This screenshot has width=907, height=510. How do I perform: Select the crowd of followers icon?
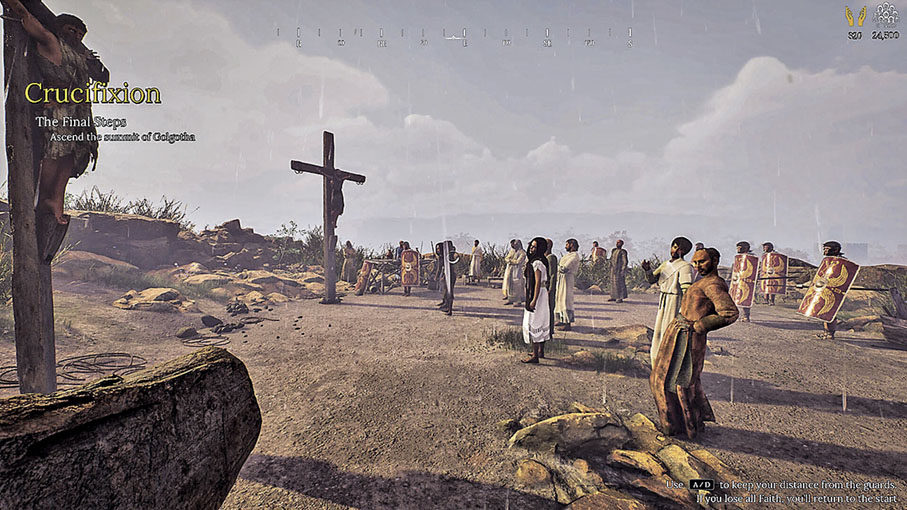pos(885,14)
